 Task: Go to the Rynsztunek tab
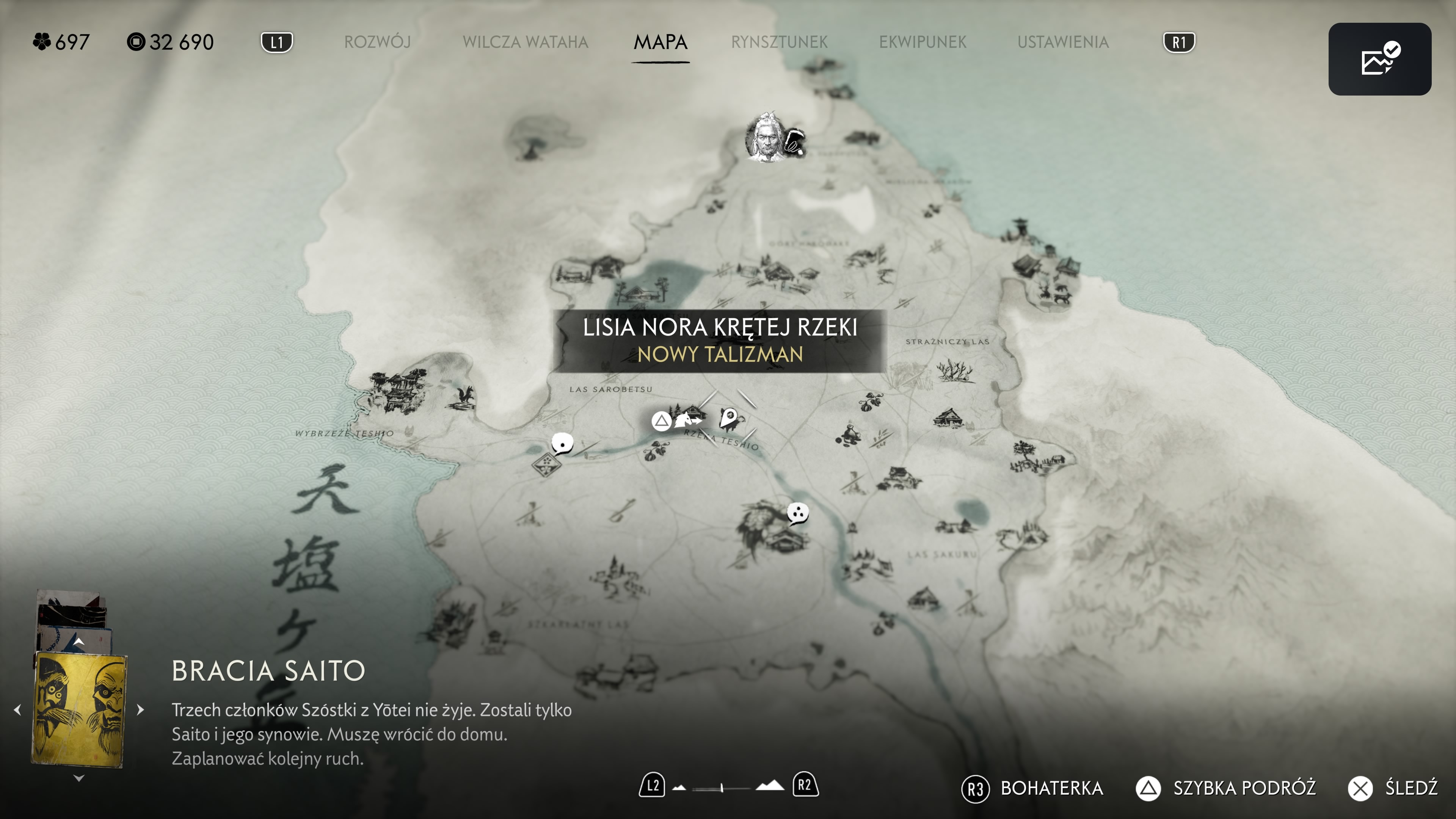pos(779,42)
